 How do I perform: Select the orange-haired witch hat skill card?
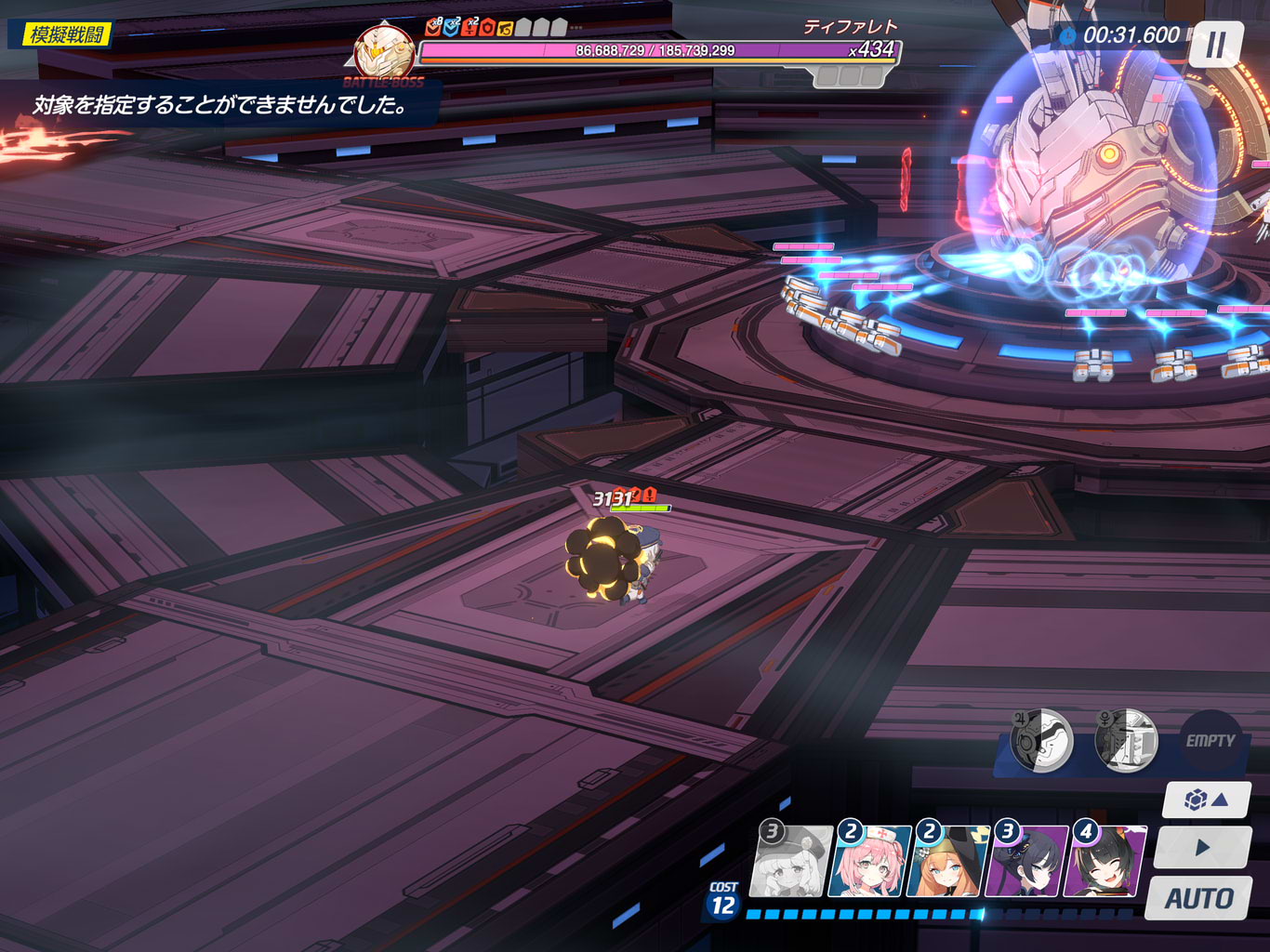(947, 862)
